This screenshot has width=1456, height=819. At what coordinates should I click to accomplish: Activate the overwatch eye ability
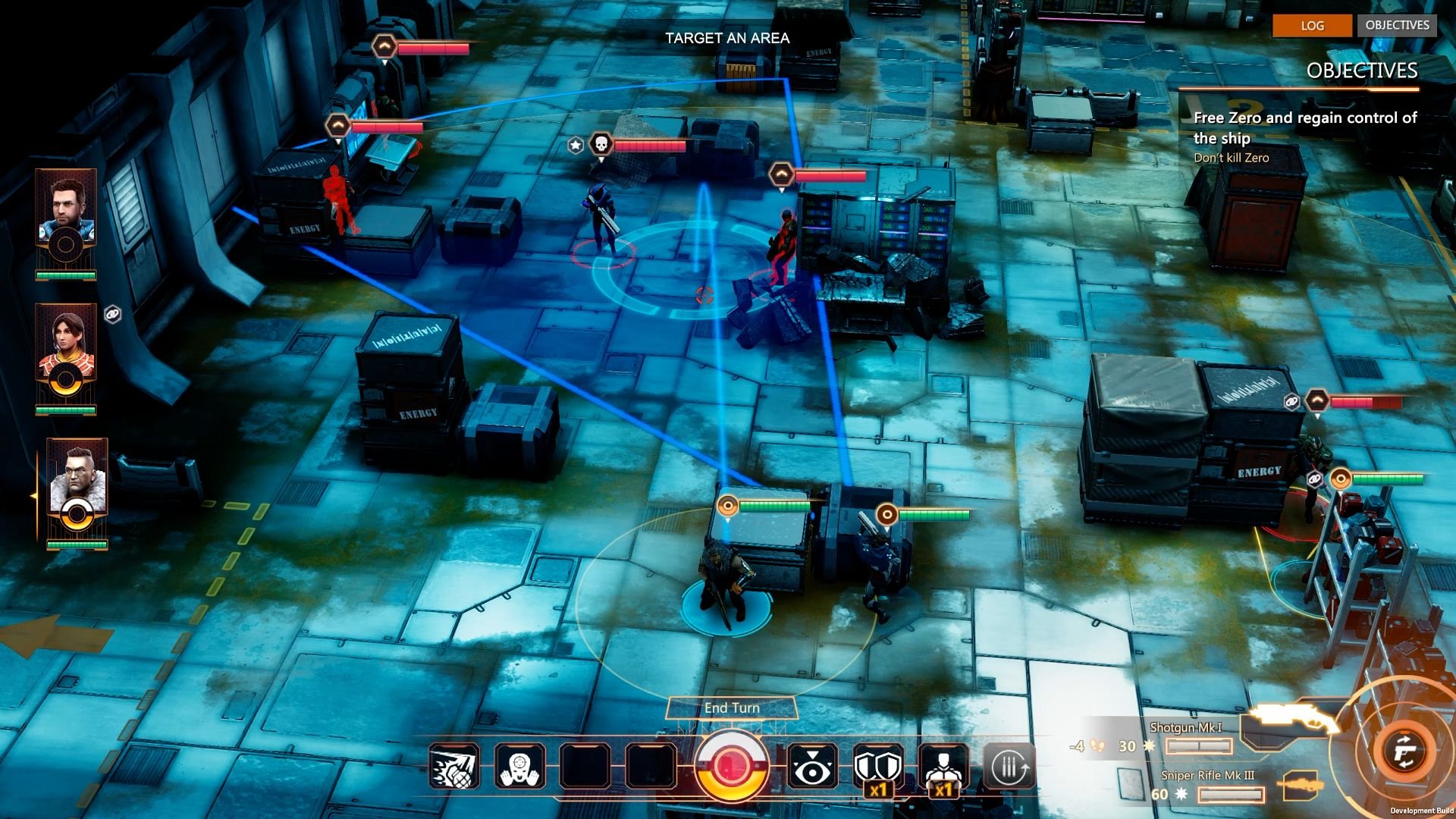pos(812,767)
